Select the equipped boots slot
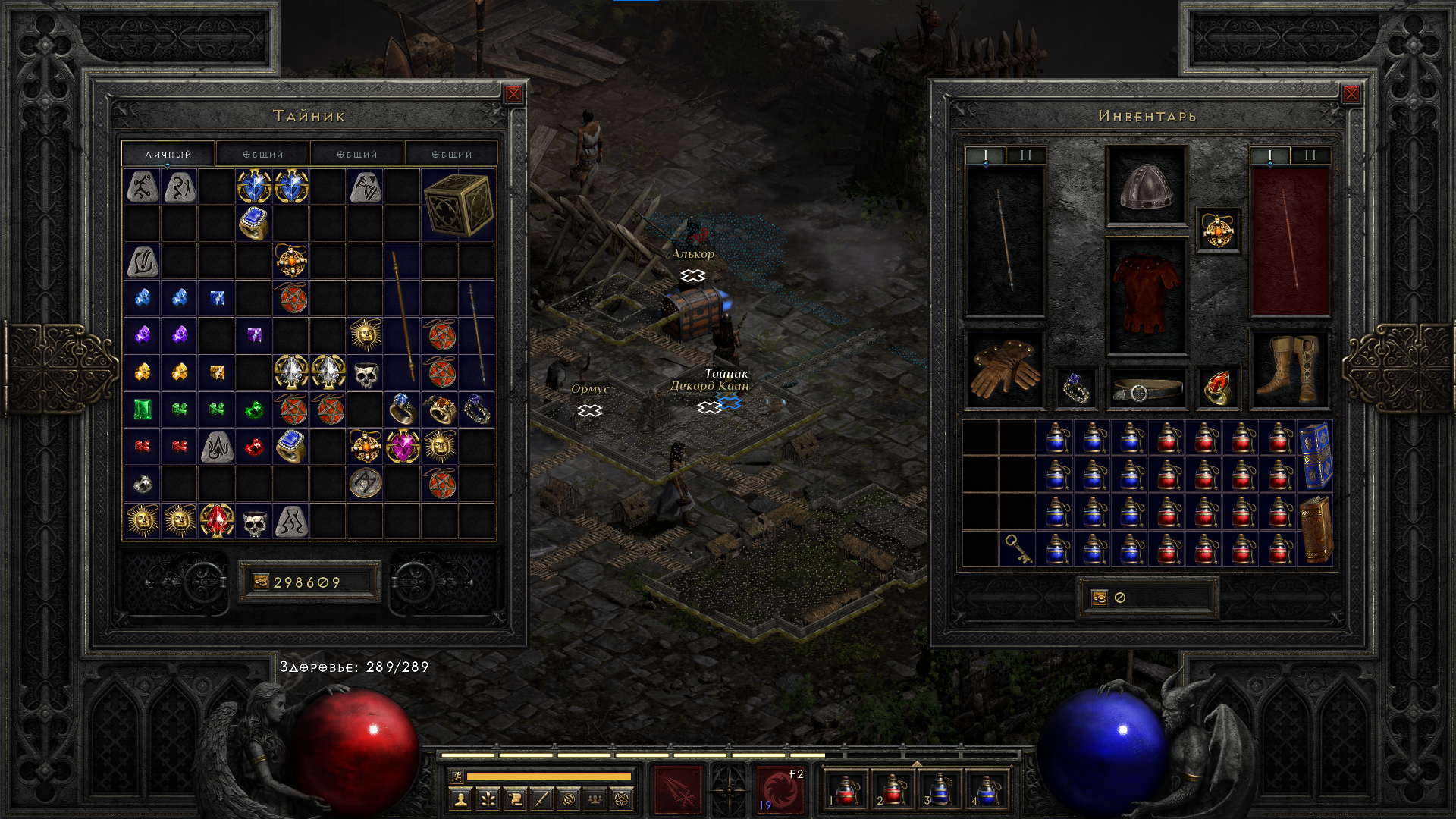Screen dimensions: 1456x819 pos(1289,369)
